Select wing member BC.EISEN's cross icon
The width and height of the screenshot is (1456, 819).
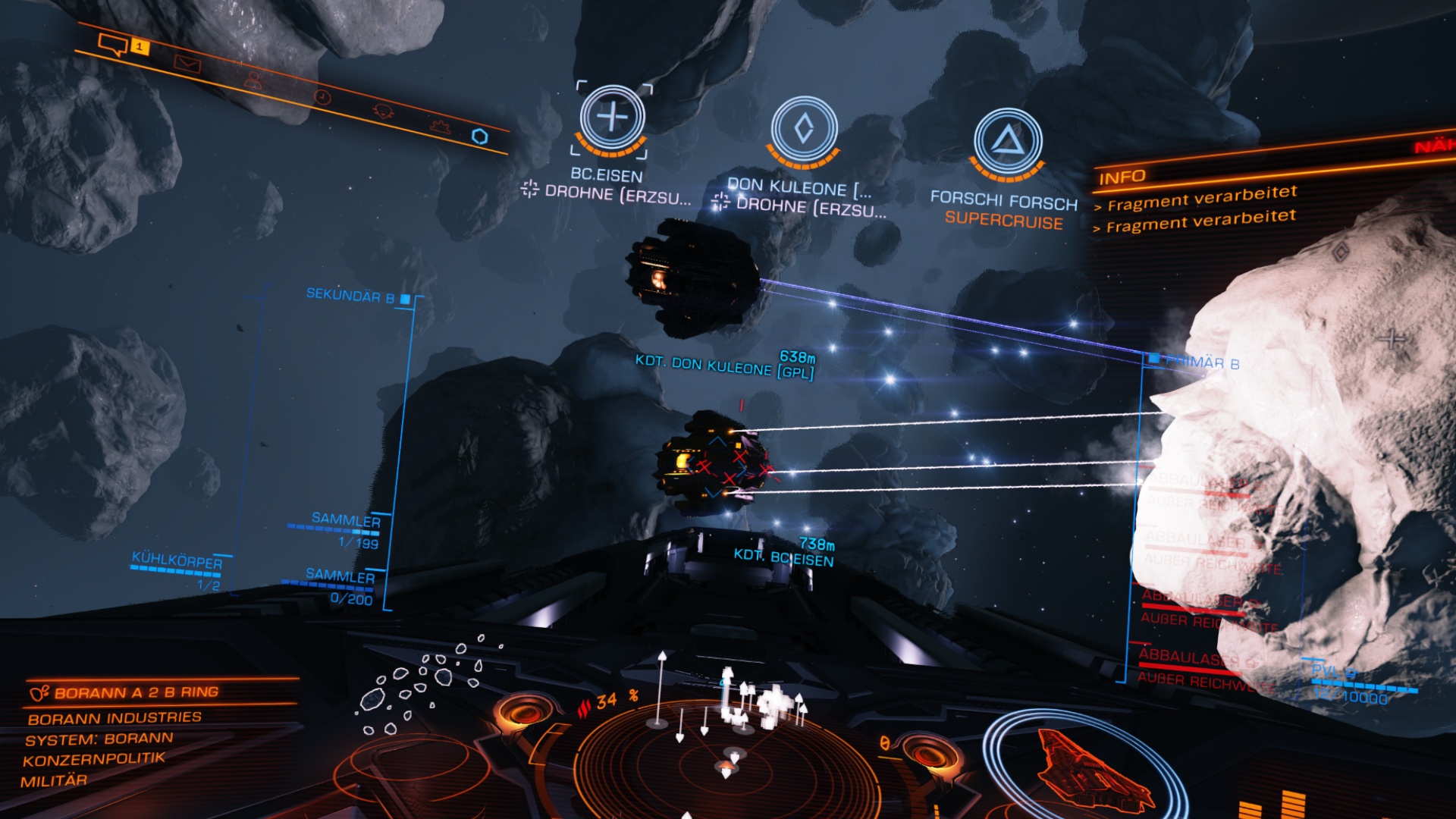[612, 118]
